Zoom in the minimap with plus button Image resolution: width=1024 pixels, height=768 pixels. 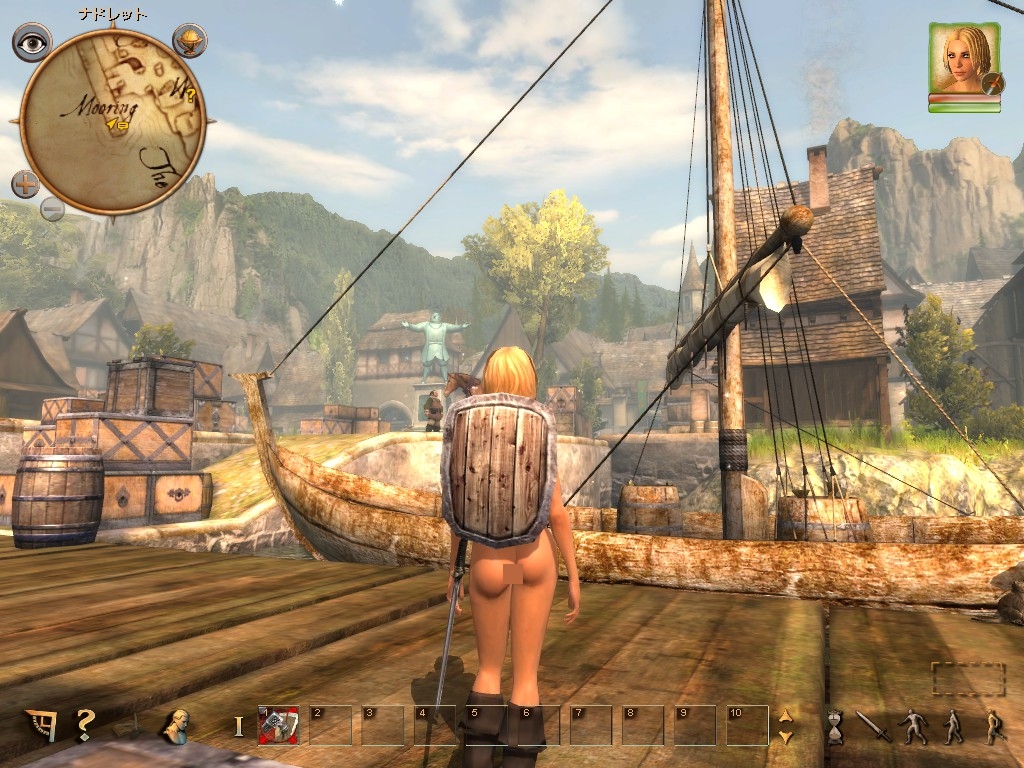[x=26, y=184]
